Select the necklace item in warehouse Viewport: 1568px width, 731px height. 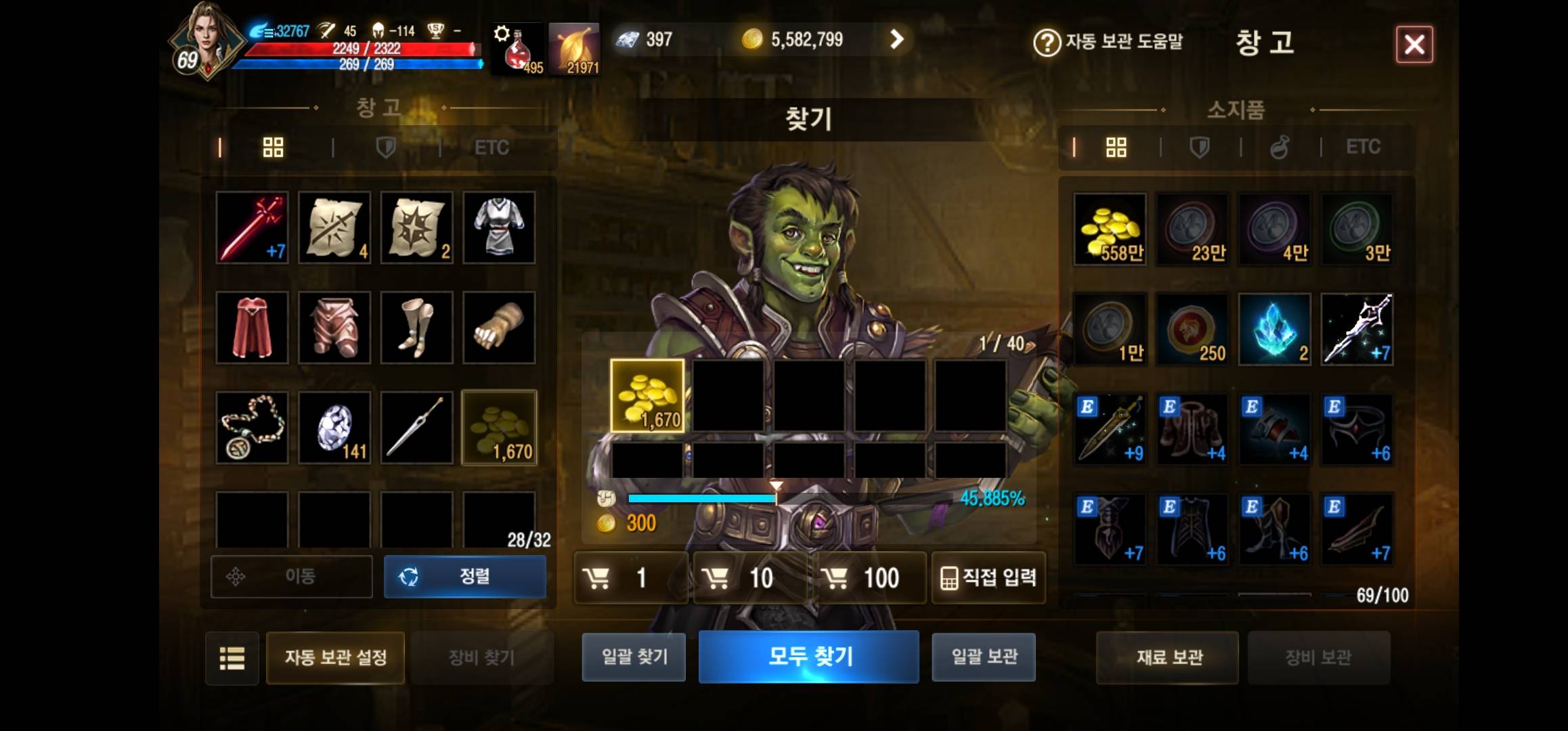click(x=251, y=428)
